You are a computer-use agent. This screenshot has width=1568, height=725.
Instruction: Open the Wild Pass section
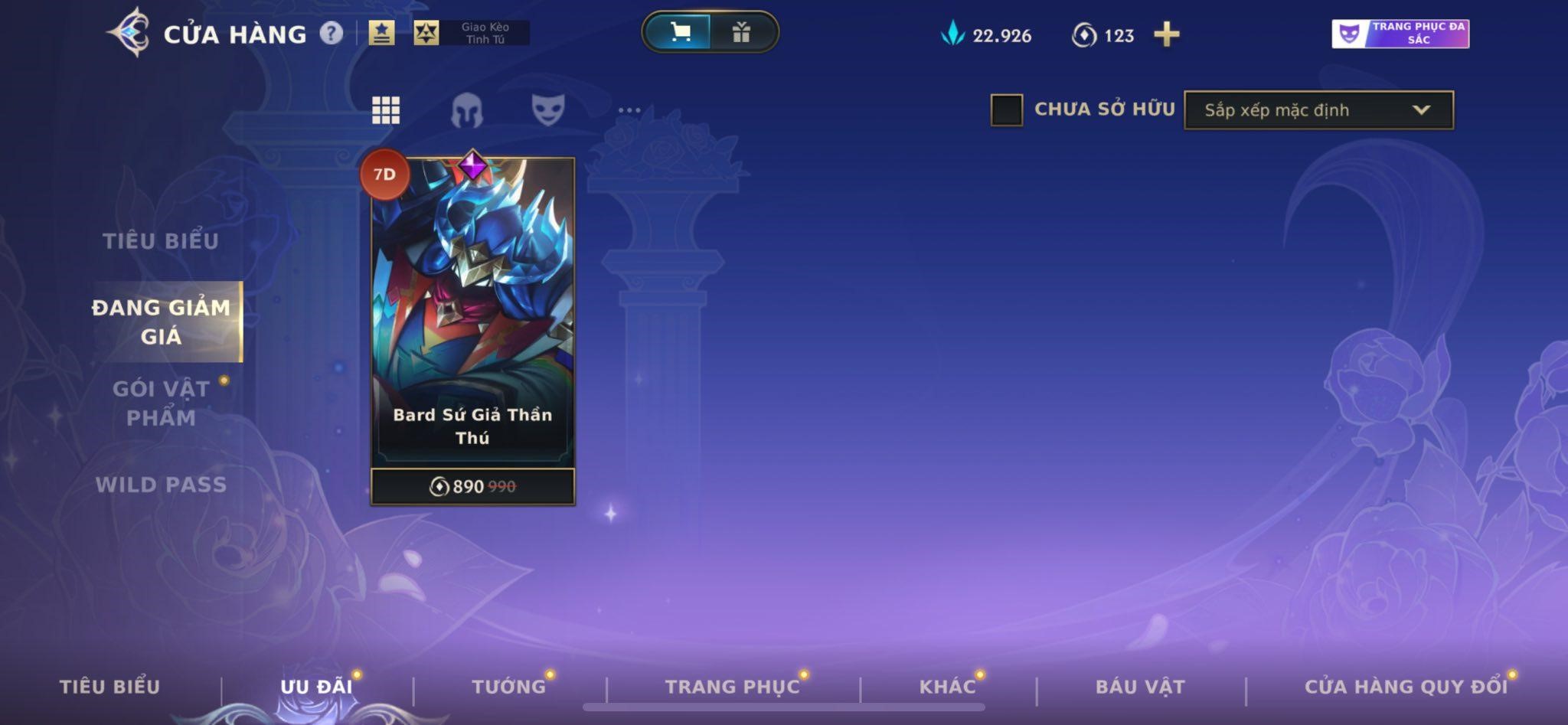(x=161, y=485)
